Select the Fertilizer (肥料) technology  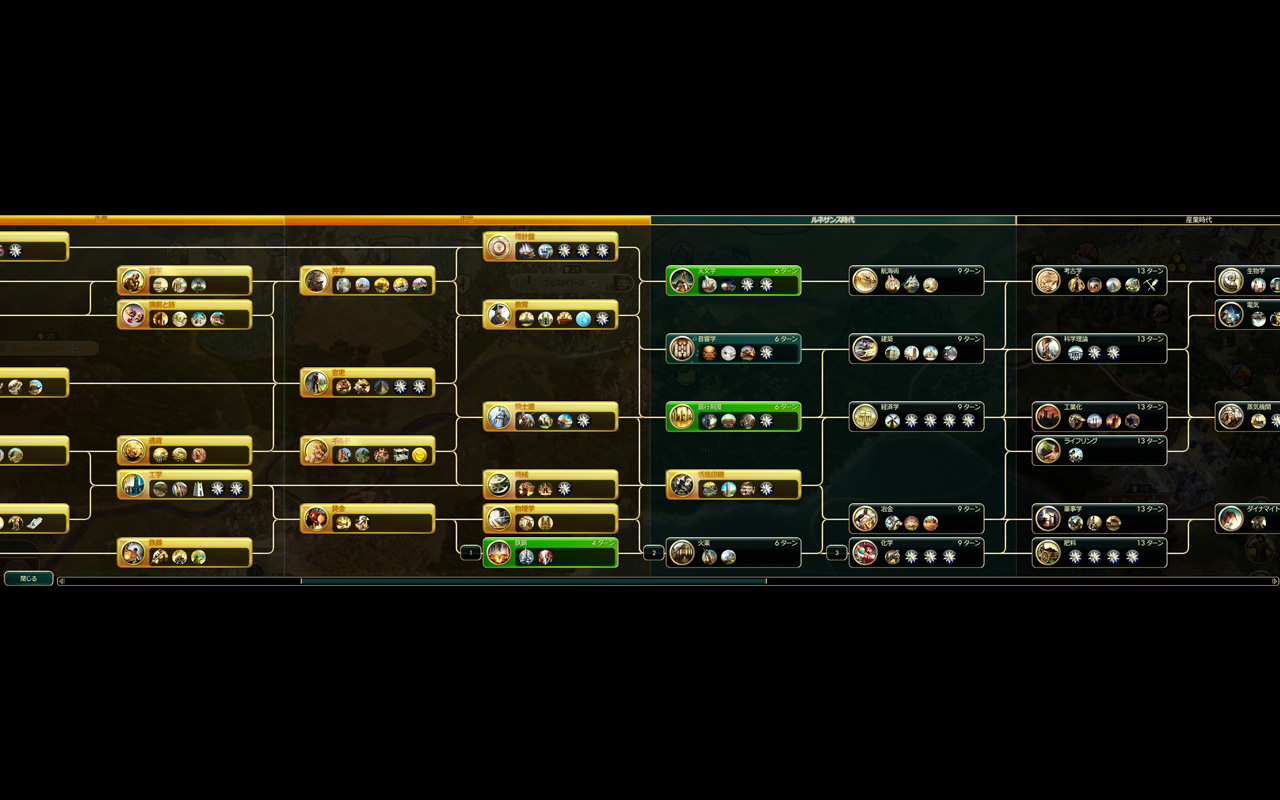pyautogui.click(x=1100, y=553)
